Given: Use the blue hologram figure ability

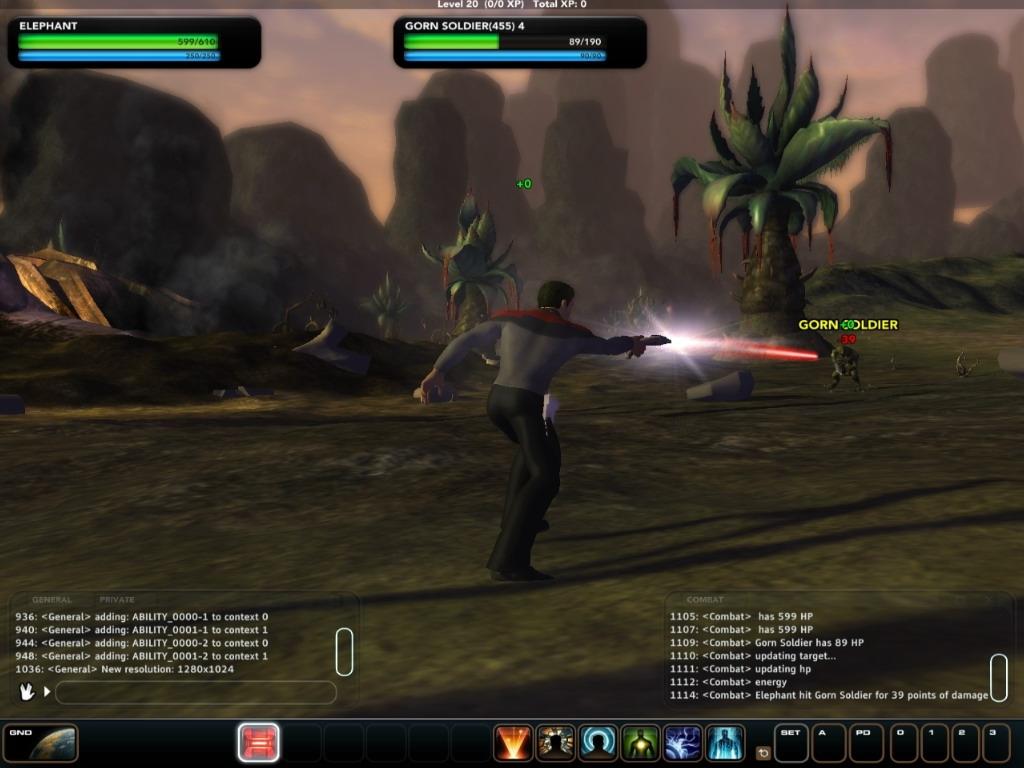Looking at the screenshot, I should point(725,743).
